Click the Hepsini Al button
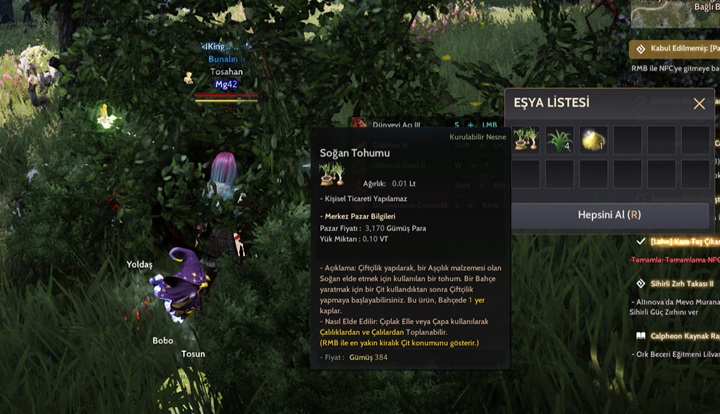 [x=609, y=215]
